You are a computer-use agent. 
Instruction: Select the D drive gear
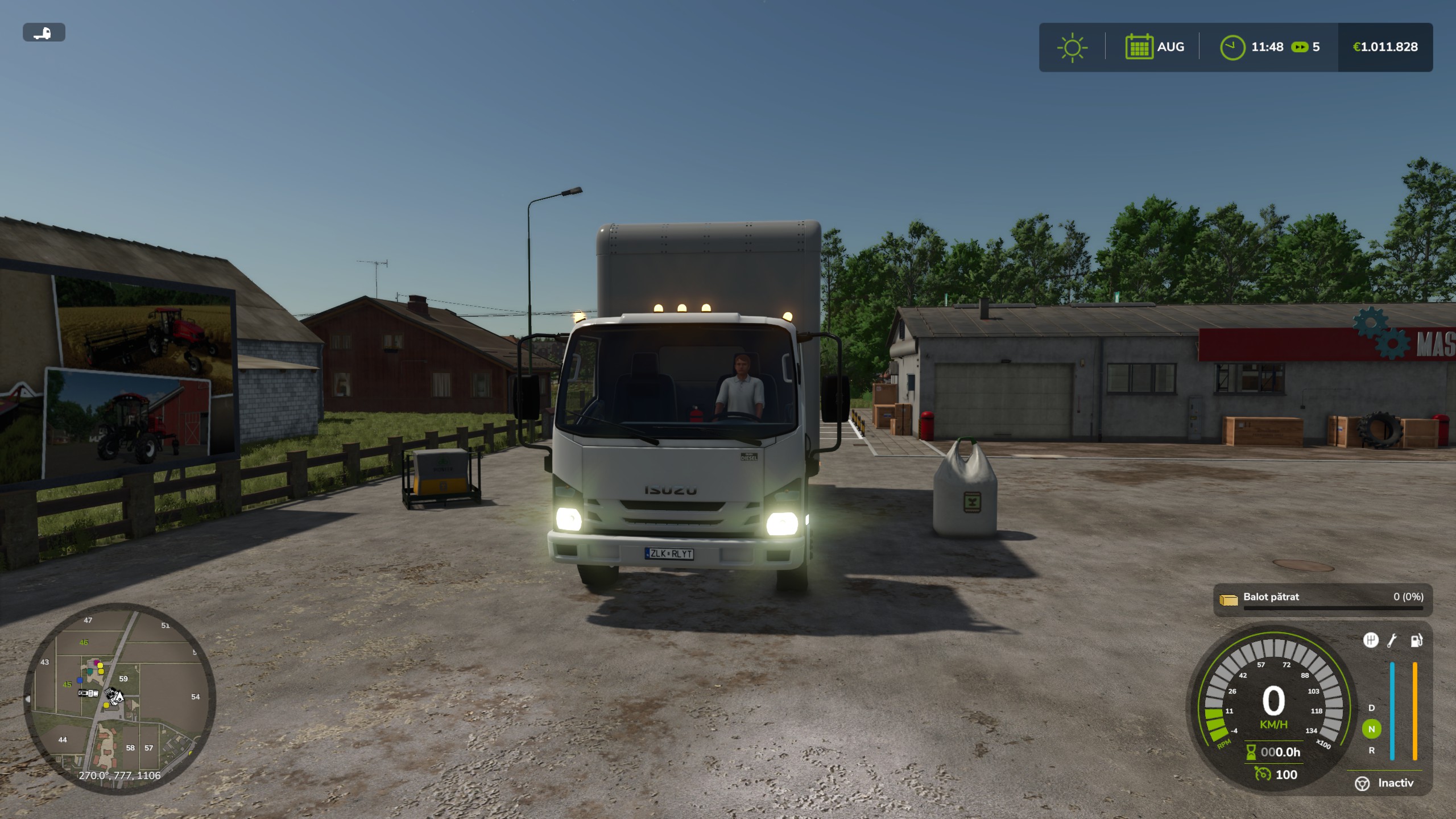[x=1371, y=708]
